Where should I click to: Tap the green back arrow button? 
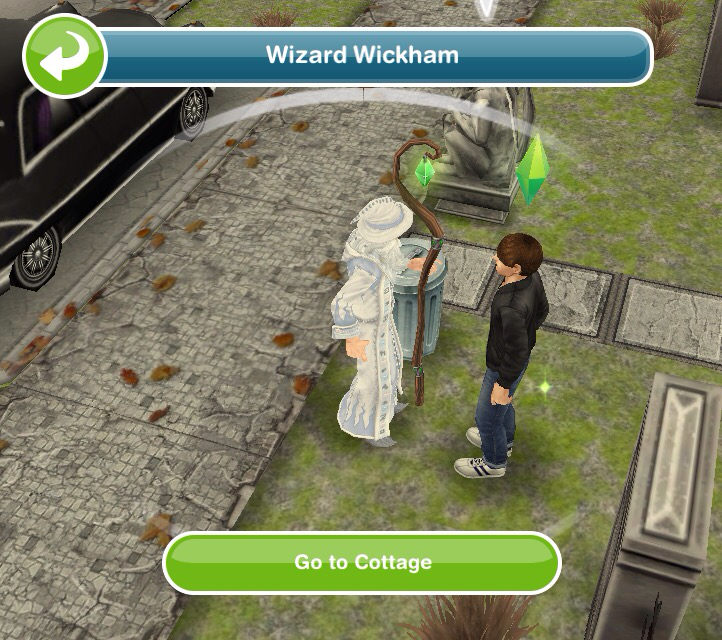coord(65,55)
